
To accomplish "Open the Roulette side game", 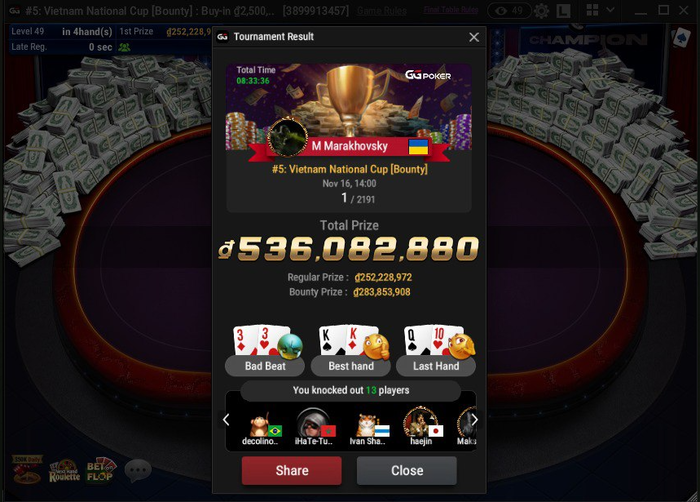I will click(64, 470).
